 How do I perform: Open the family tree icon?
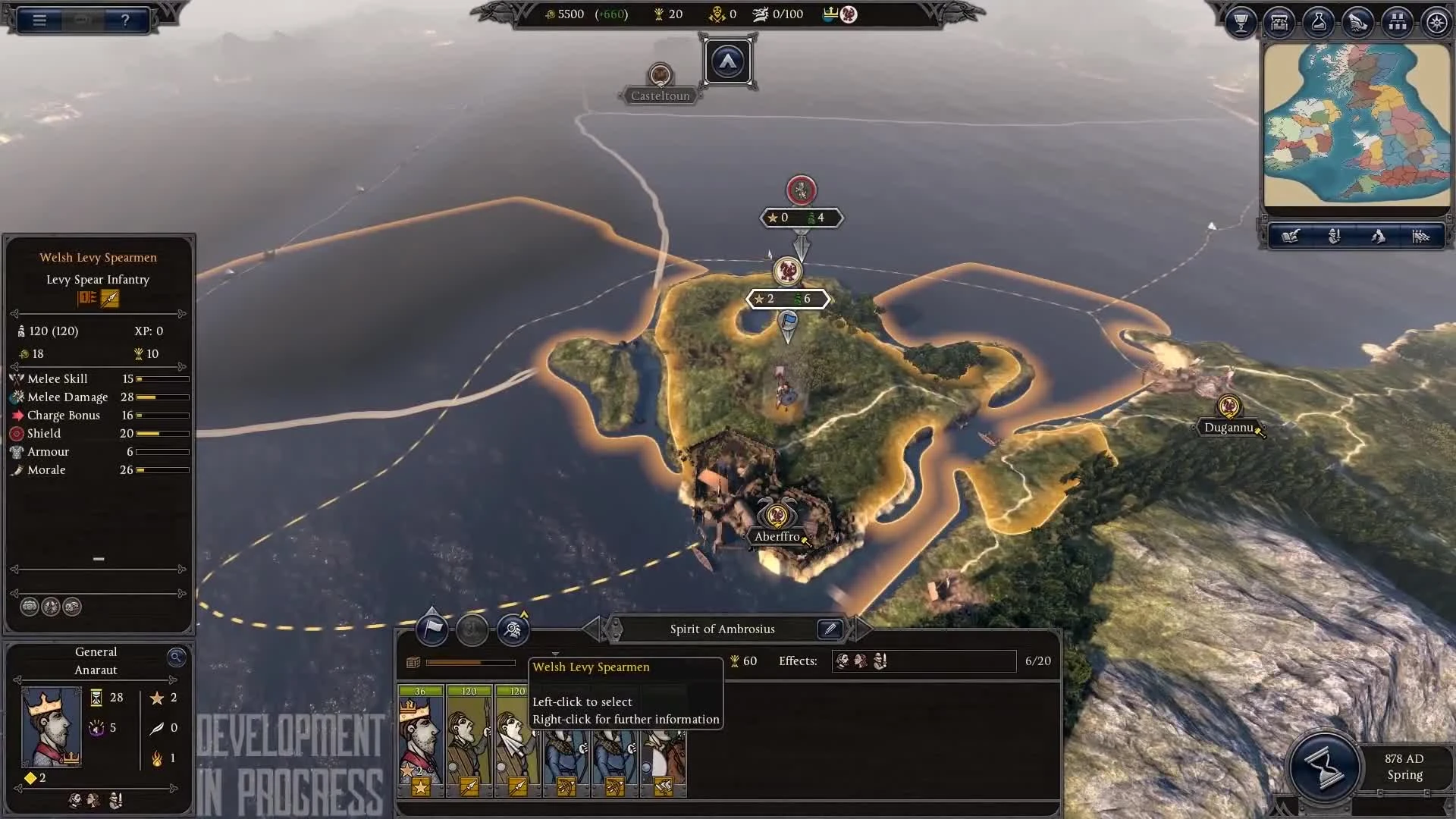(x=1398, y=22)
